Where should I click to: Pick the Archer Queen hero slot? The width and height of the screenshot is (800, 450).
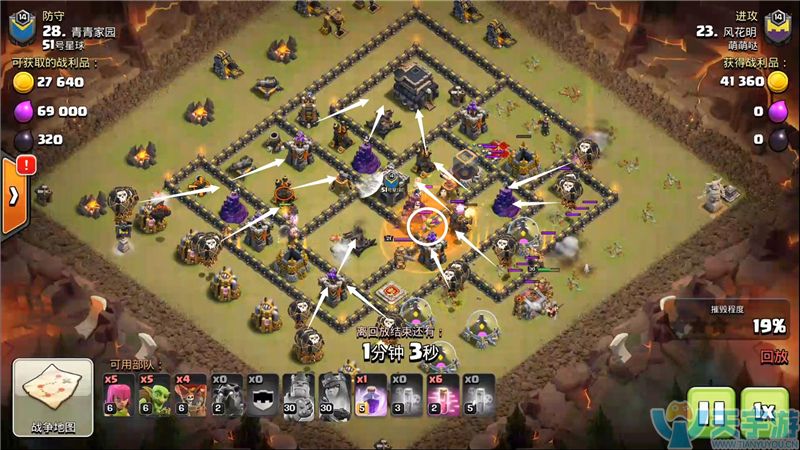point(333,393)
